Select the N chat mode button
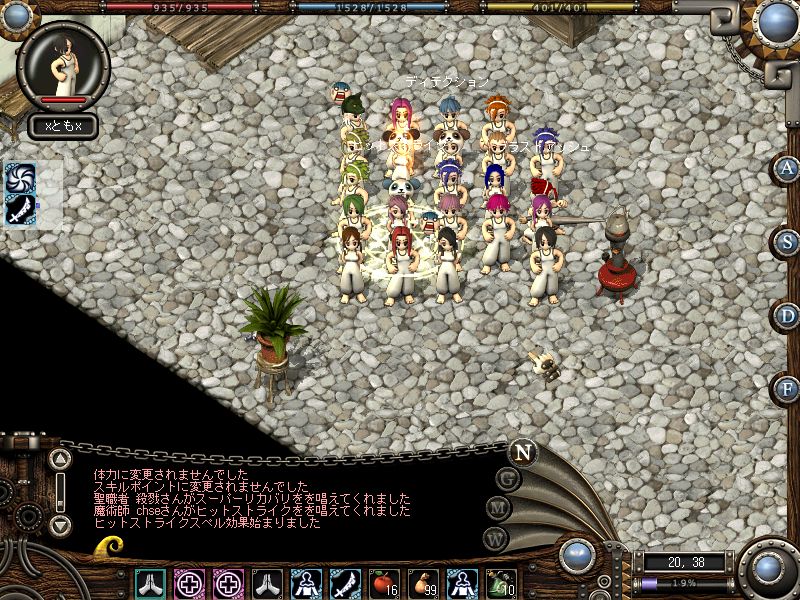This screenshot has width=800, height=600. (522, 451)
